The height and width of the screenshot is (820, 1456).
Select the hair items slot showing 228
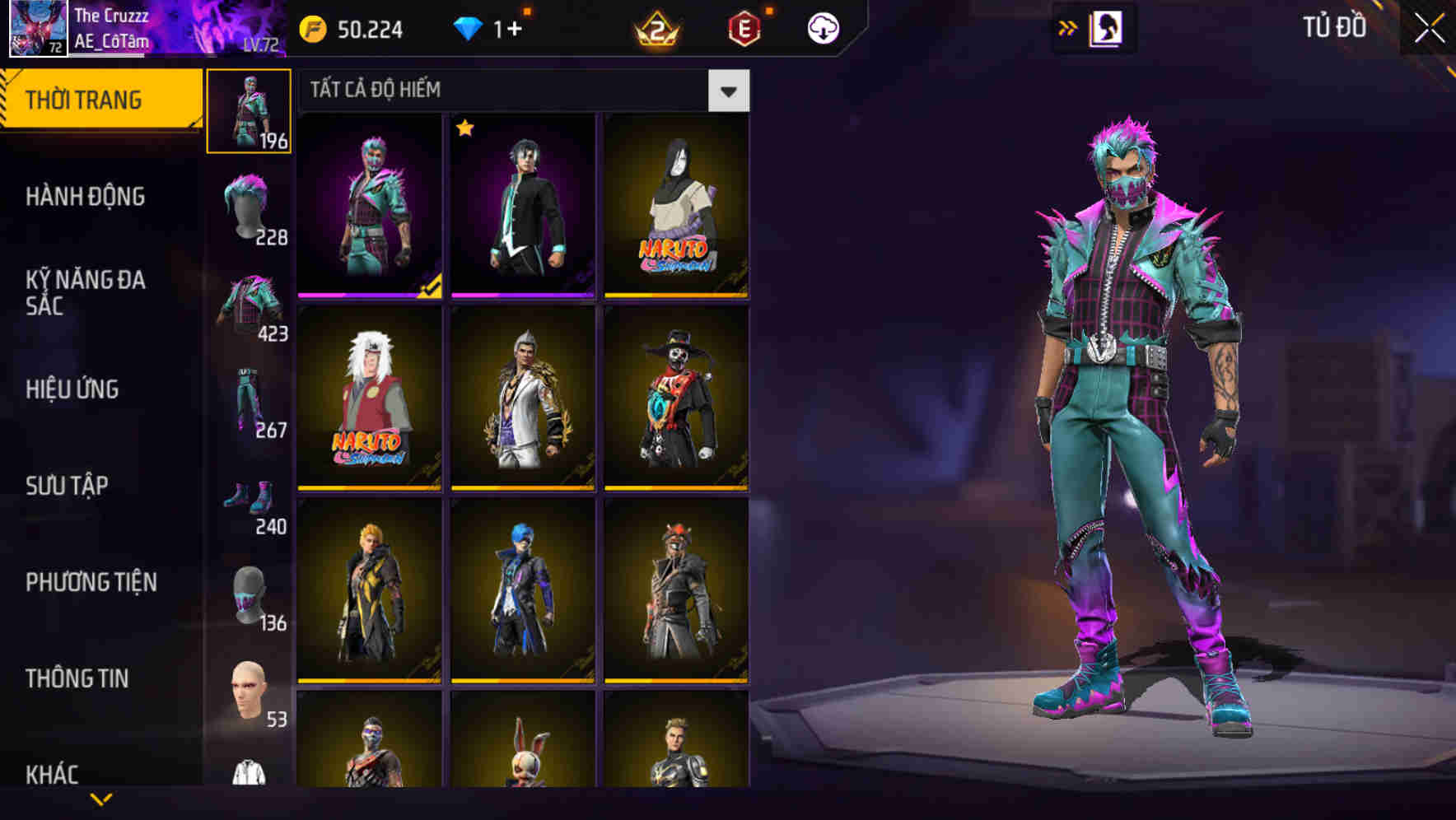coord(249,210)
